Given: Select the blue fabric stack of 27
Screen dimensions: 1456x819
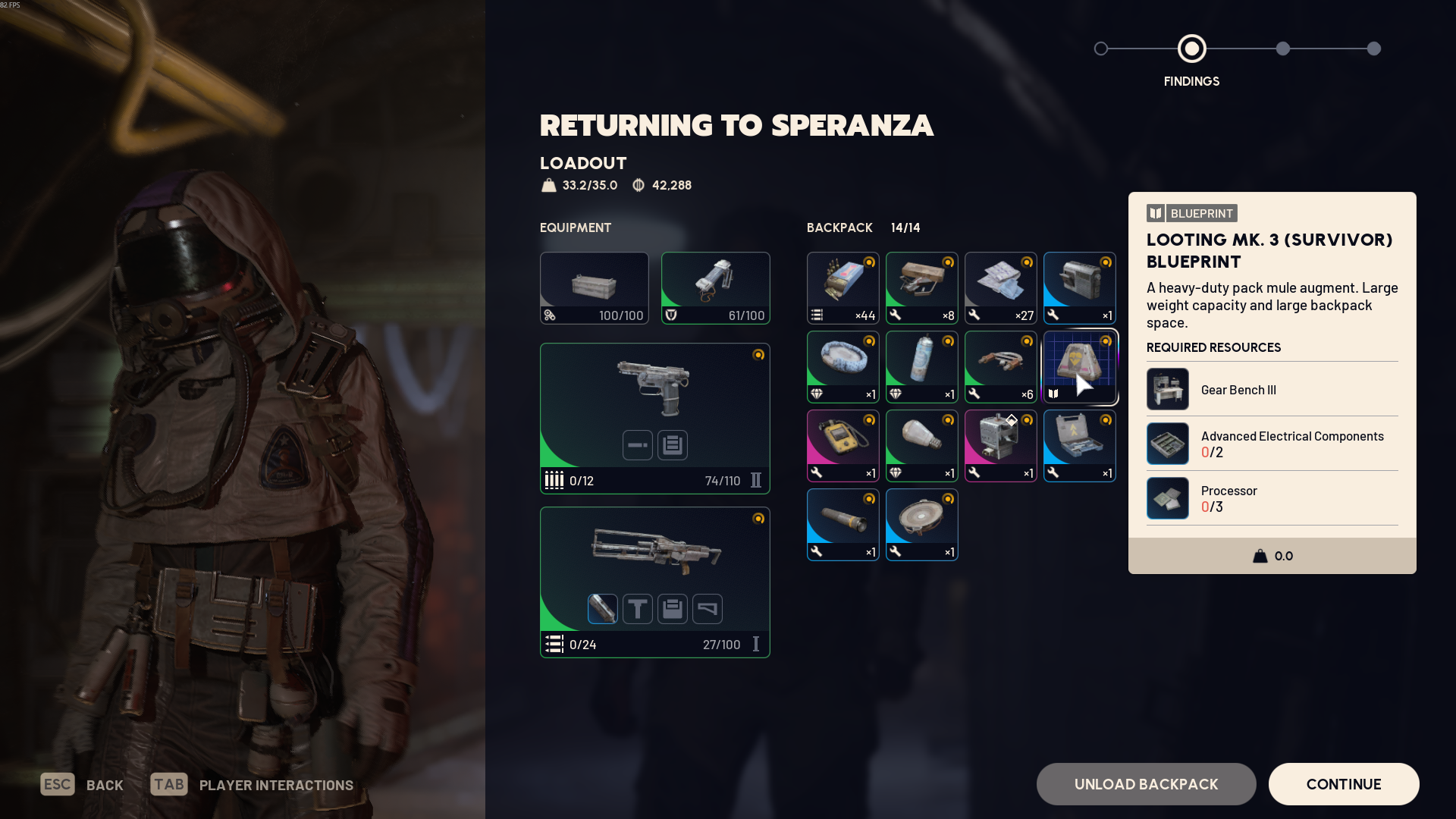Looking at the screenshot, I should (1000, 288).
